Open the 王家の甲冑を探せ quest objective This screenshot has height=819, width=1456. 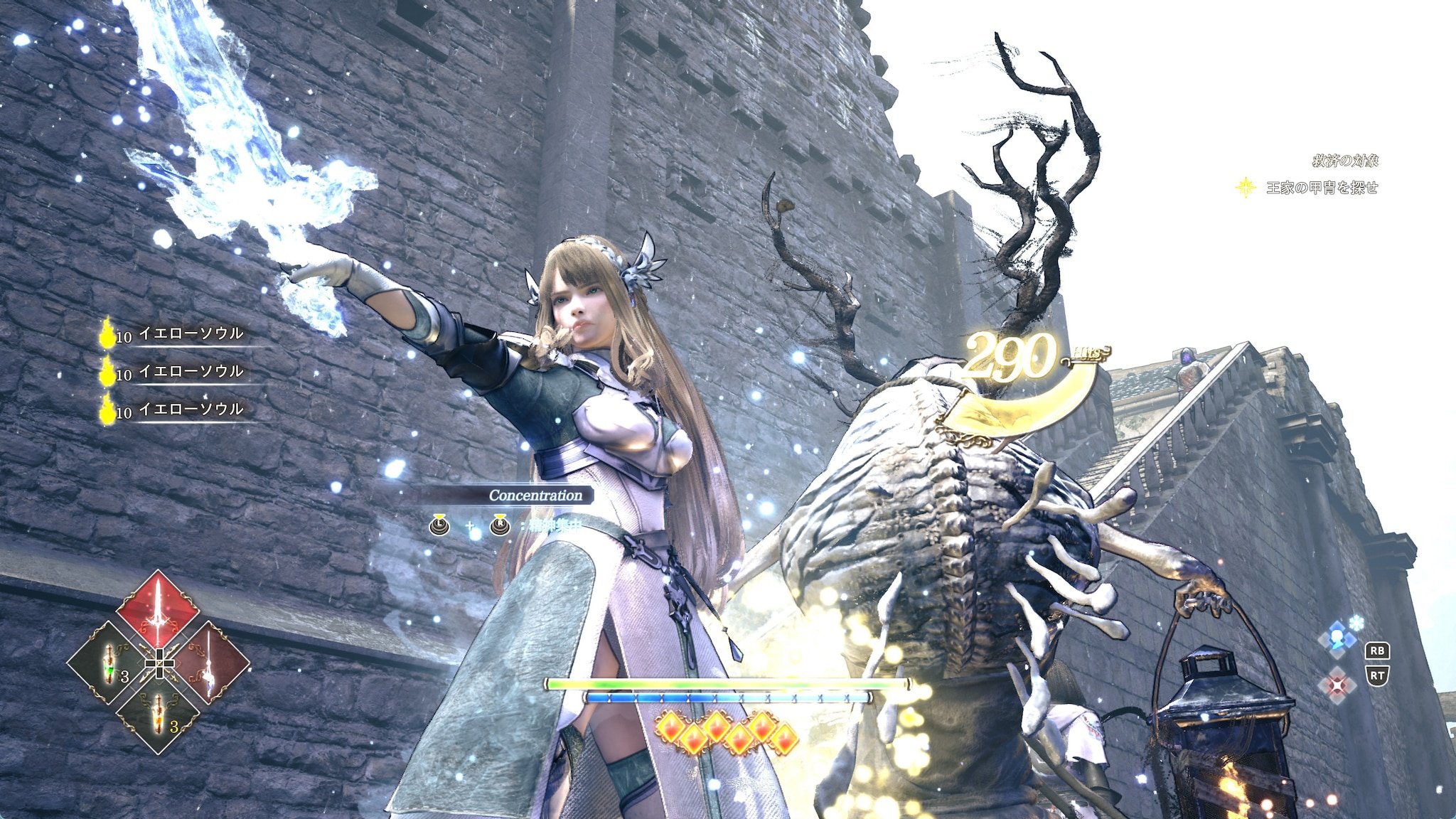coord(1321,188)
